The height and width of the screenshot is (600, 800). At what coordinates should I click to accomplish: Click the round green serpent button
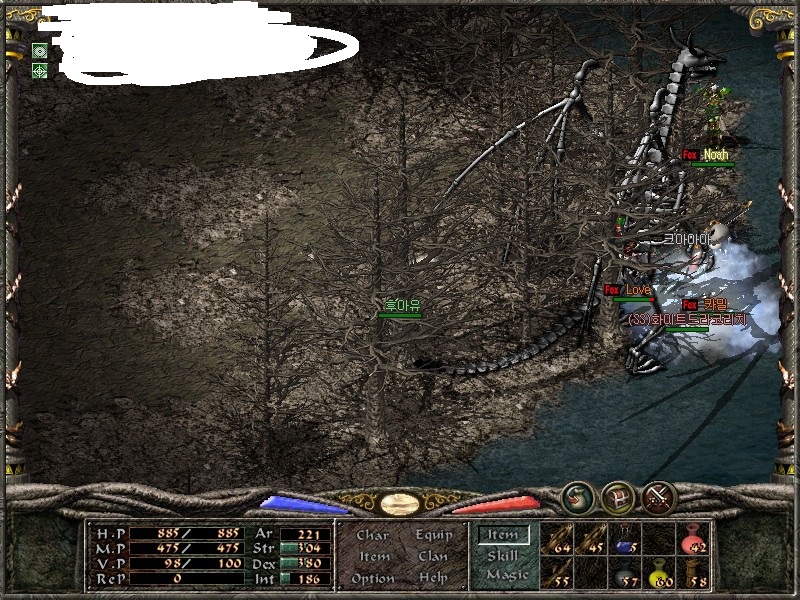578,497
